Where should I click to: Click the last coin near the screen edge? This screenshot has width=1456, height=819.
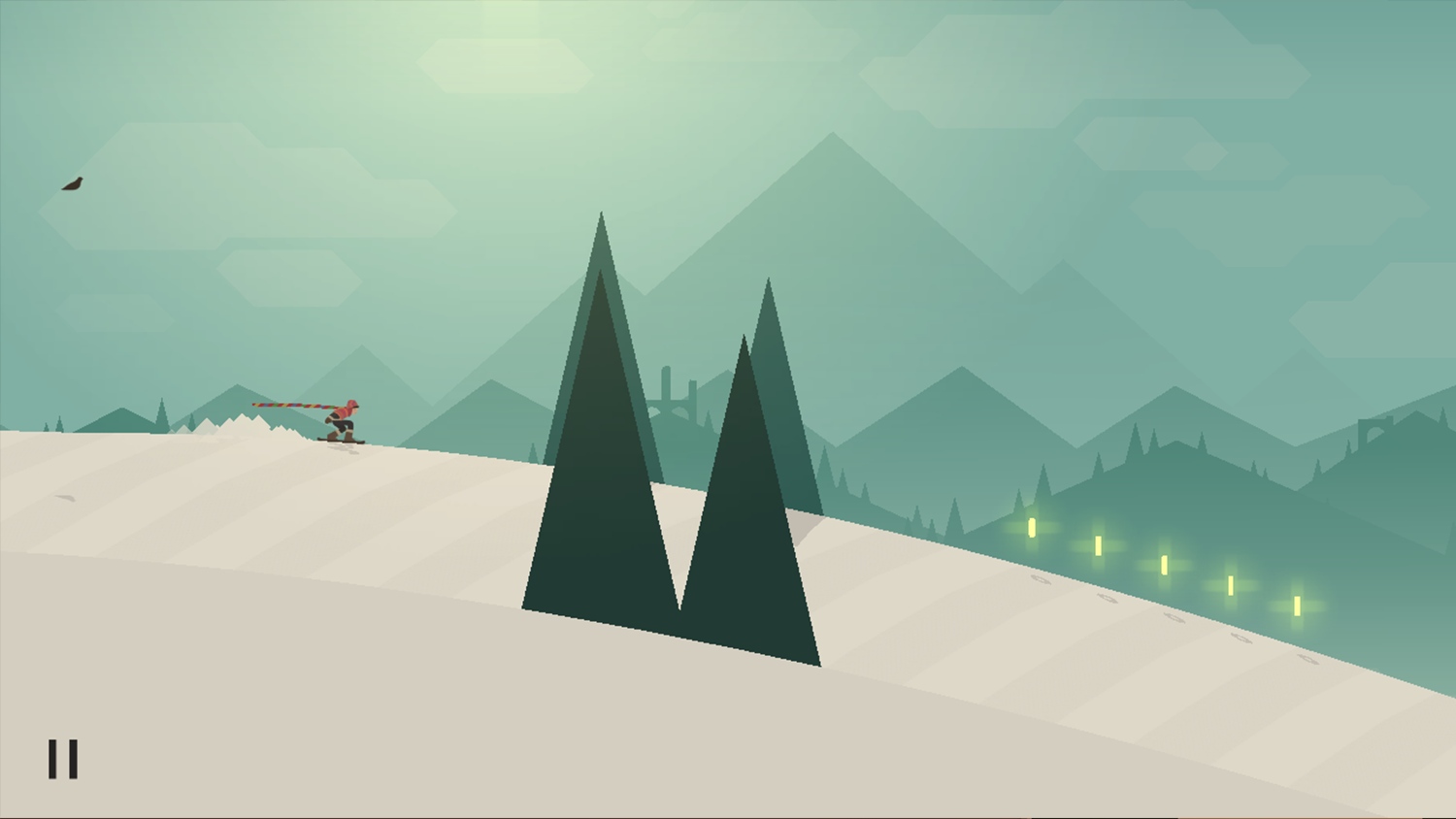(1297, 606)
